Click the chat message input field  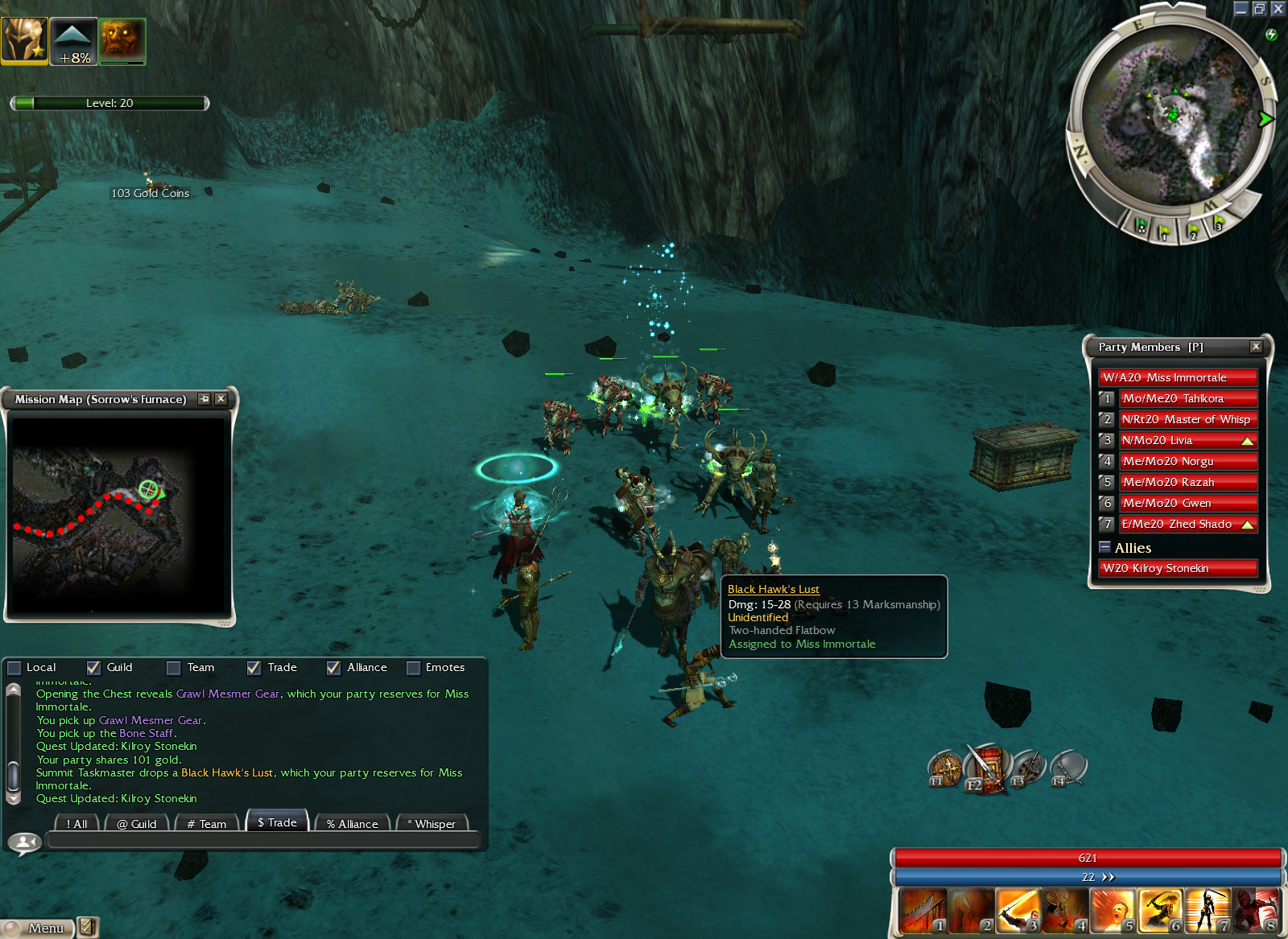tap(263, 841)
